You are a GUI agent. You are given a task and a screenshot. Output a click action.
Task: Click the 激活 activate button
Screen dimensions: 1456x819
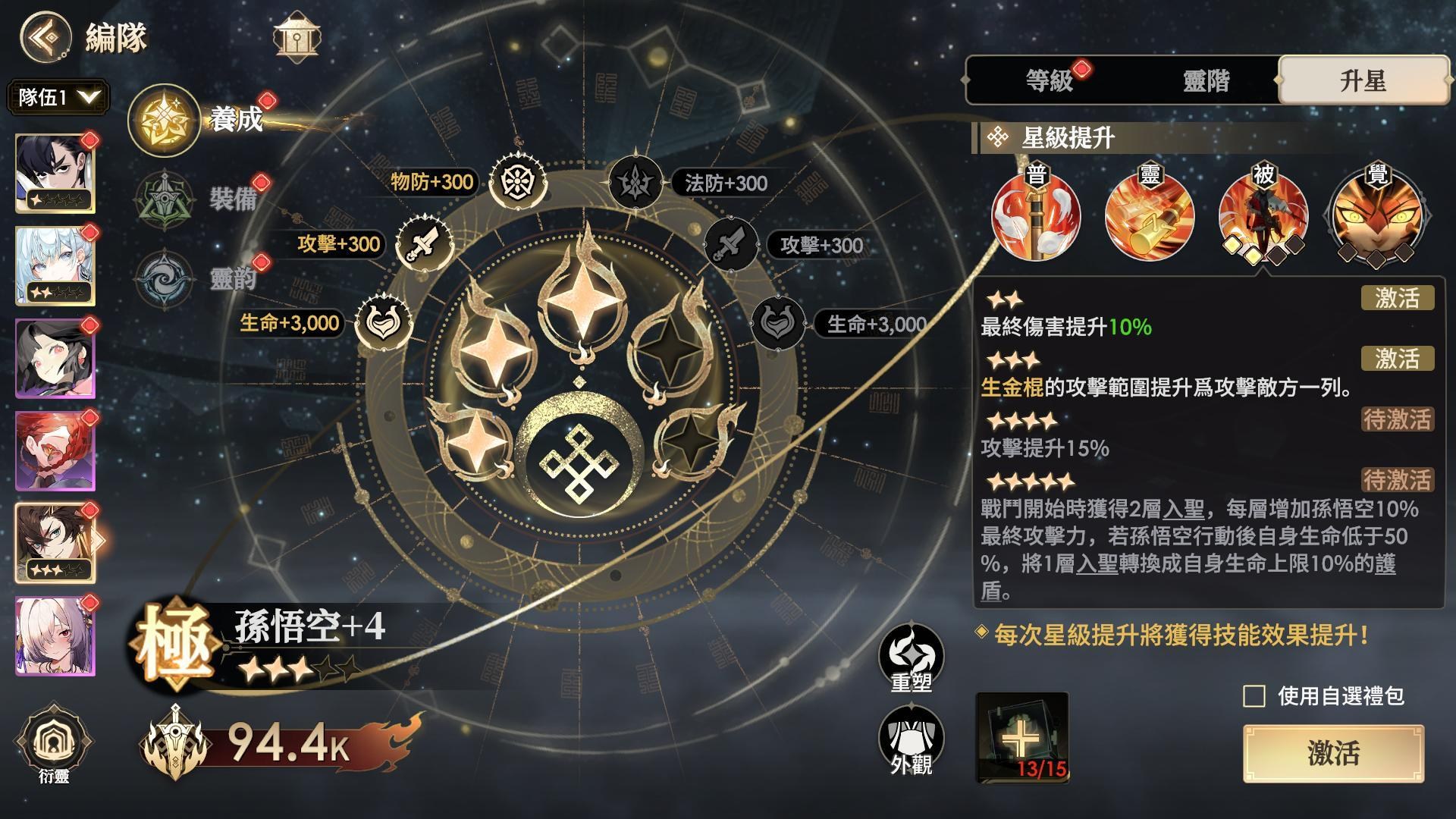[x=1333, y=753]
